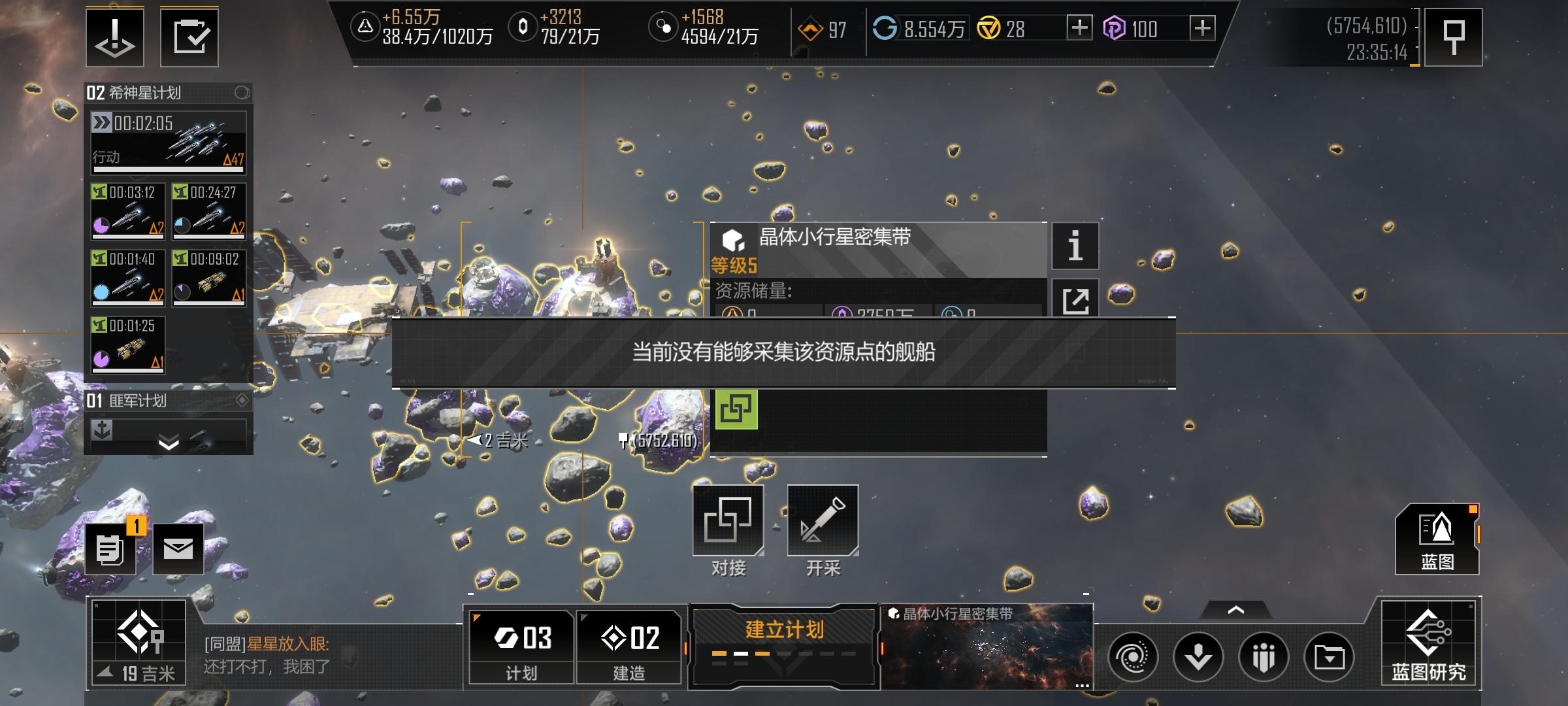Select the 开采 mining icon

[x=822, y=520]
